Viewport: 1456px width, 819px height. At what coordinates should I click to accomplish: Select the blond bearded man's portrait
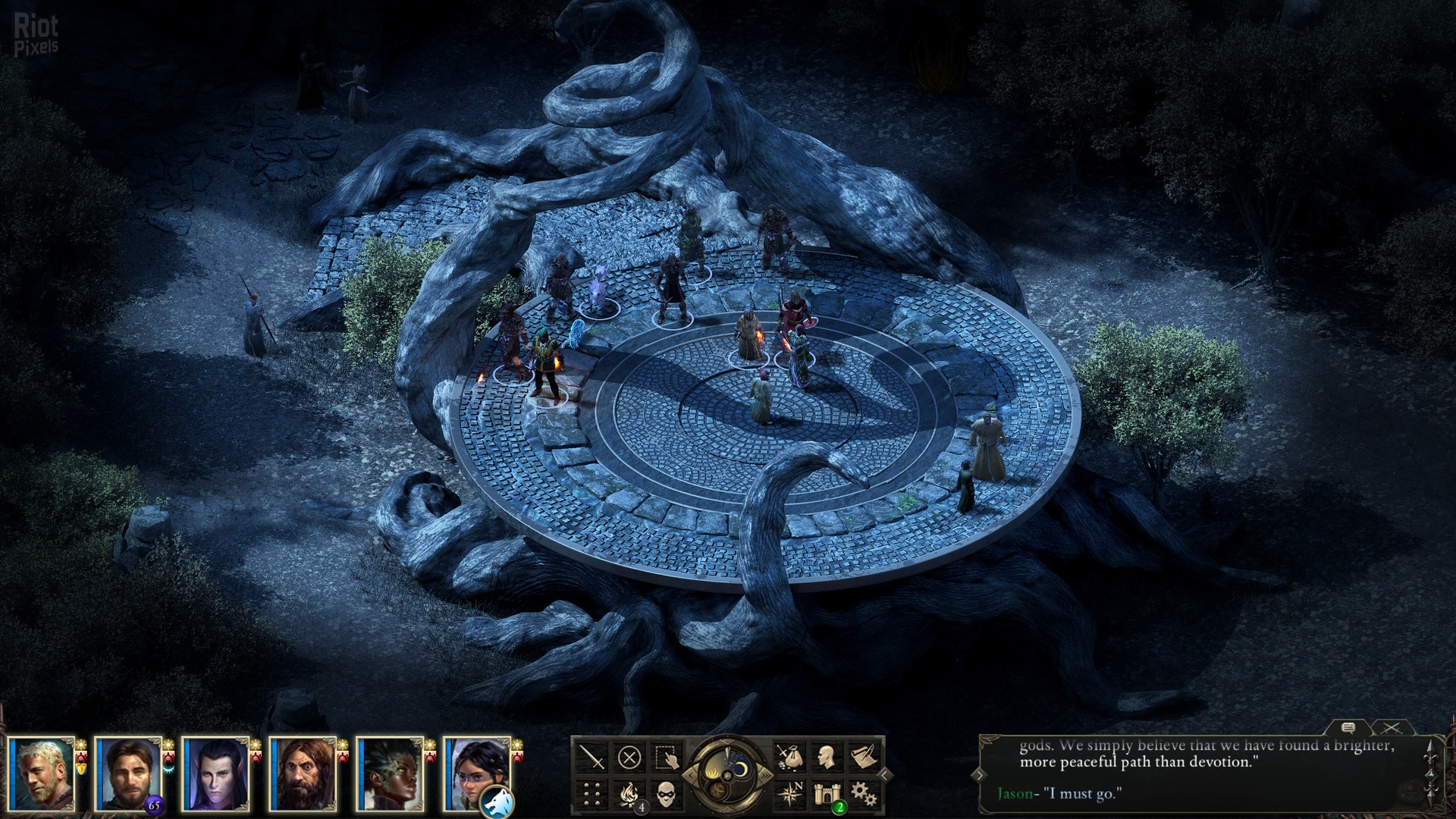[43, 773]
